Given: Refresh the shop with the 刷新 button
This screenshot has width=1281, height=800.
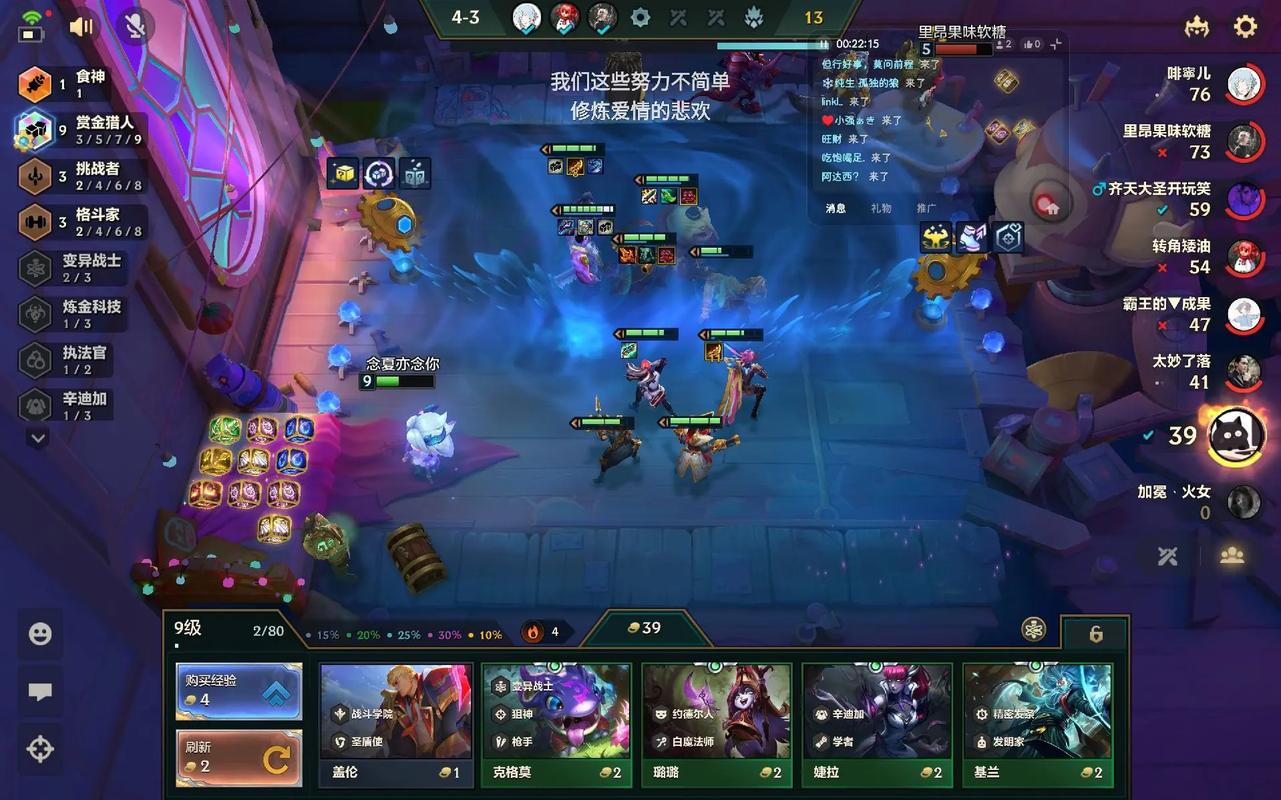Looking at the screenshot, I should coord(239,758).
